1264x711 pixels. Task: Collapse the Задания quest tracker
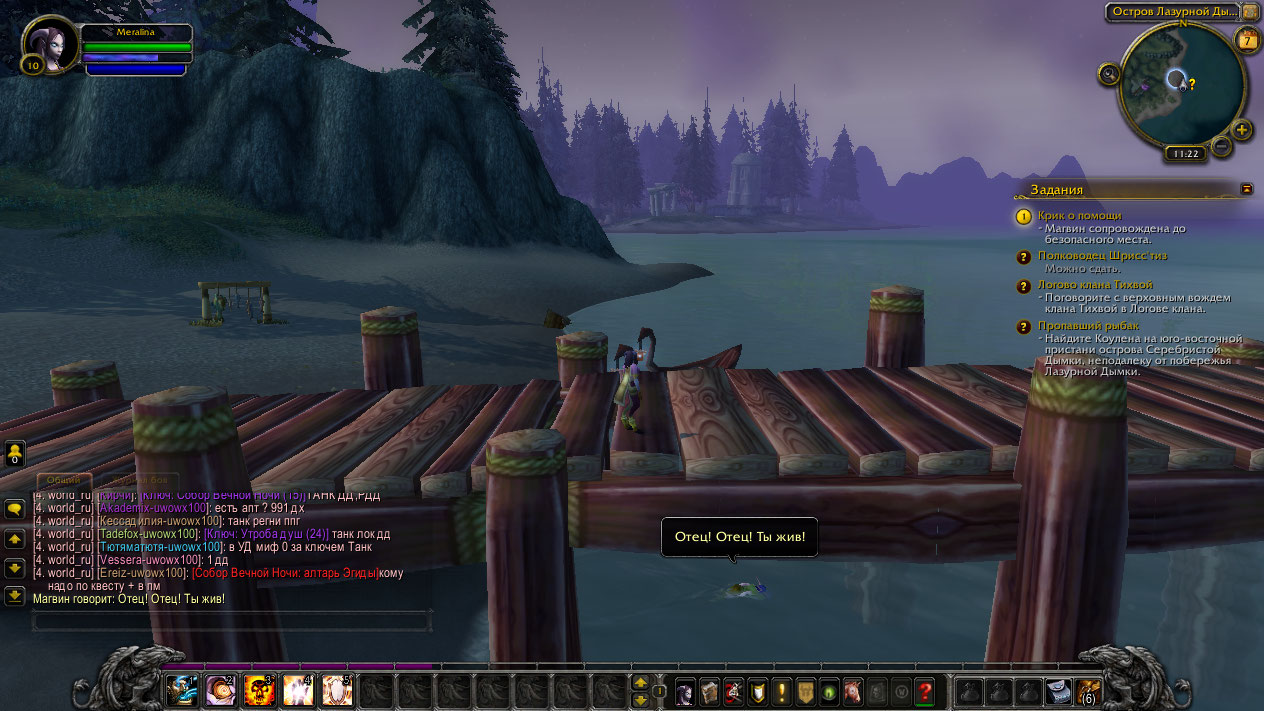click(1247, 188)
